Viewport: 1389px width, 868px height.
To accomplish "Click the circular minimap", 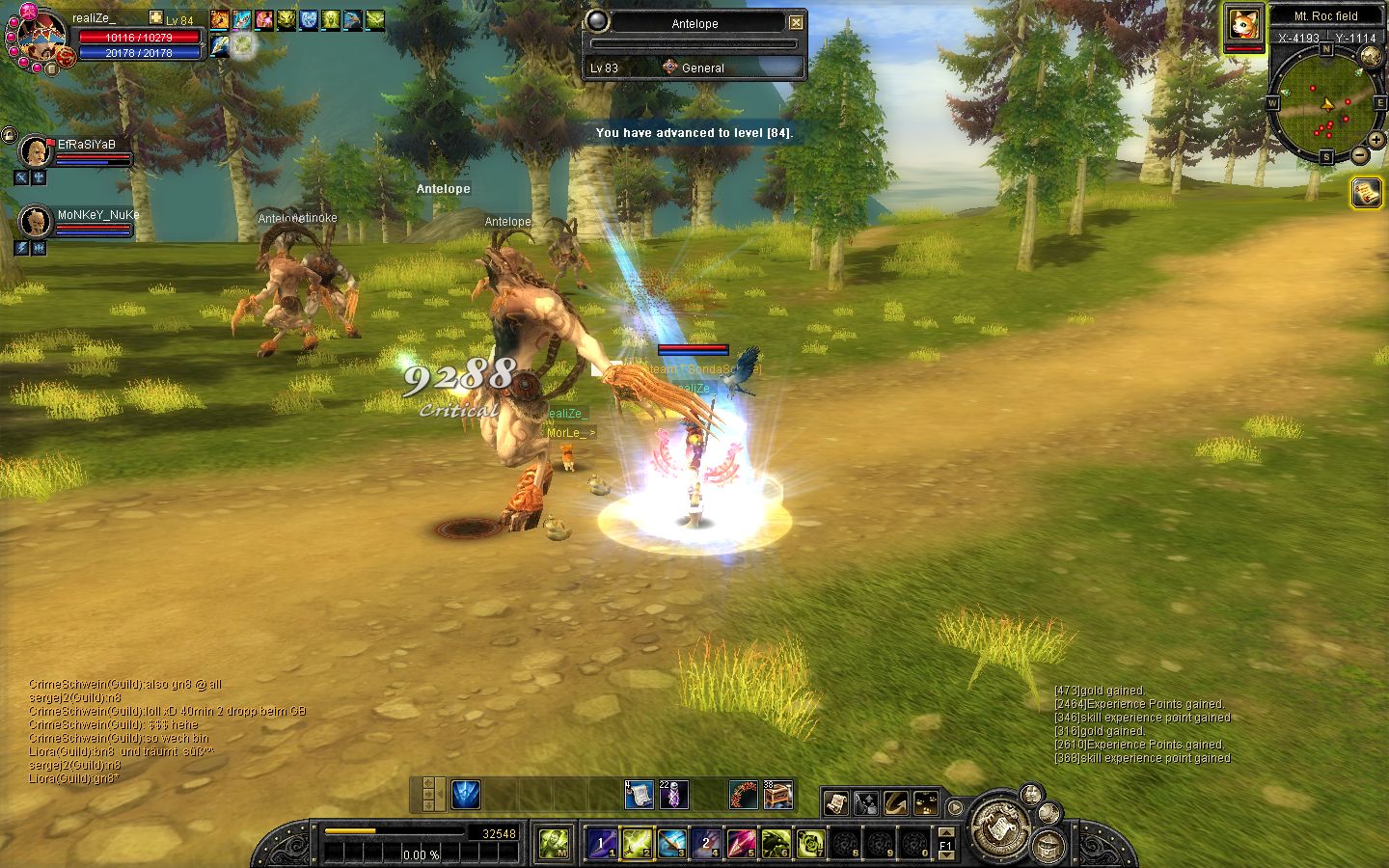I will [x=1324, y=104].
